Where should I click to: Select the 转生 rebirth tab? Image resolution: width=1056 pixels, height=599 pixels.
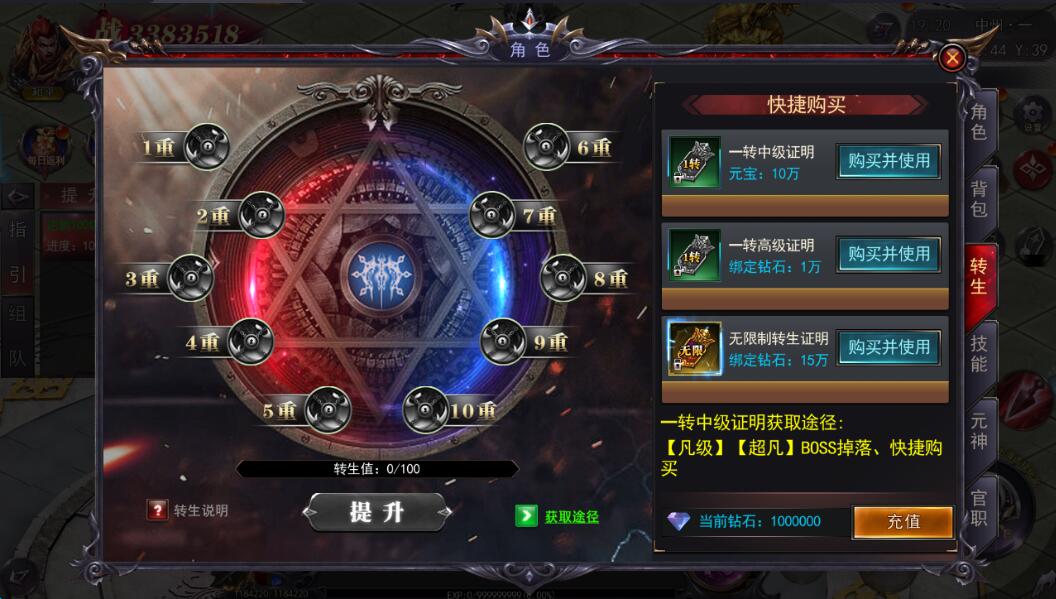coord(978,276)
